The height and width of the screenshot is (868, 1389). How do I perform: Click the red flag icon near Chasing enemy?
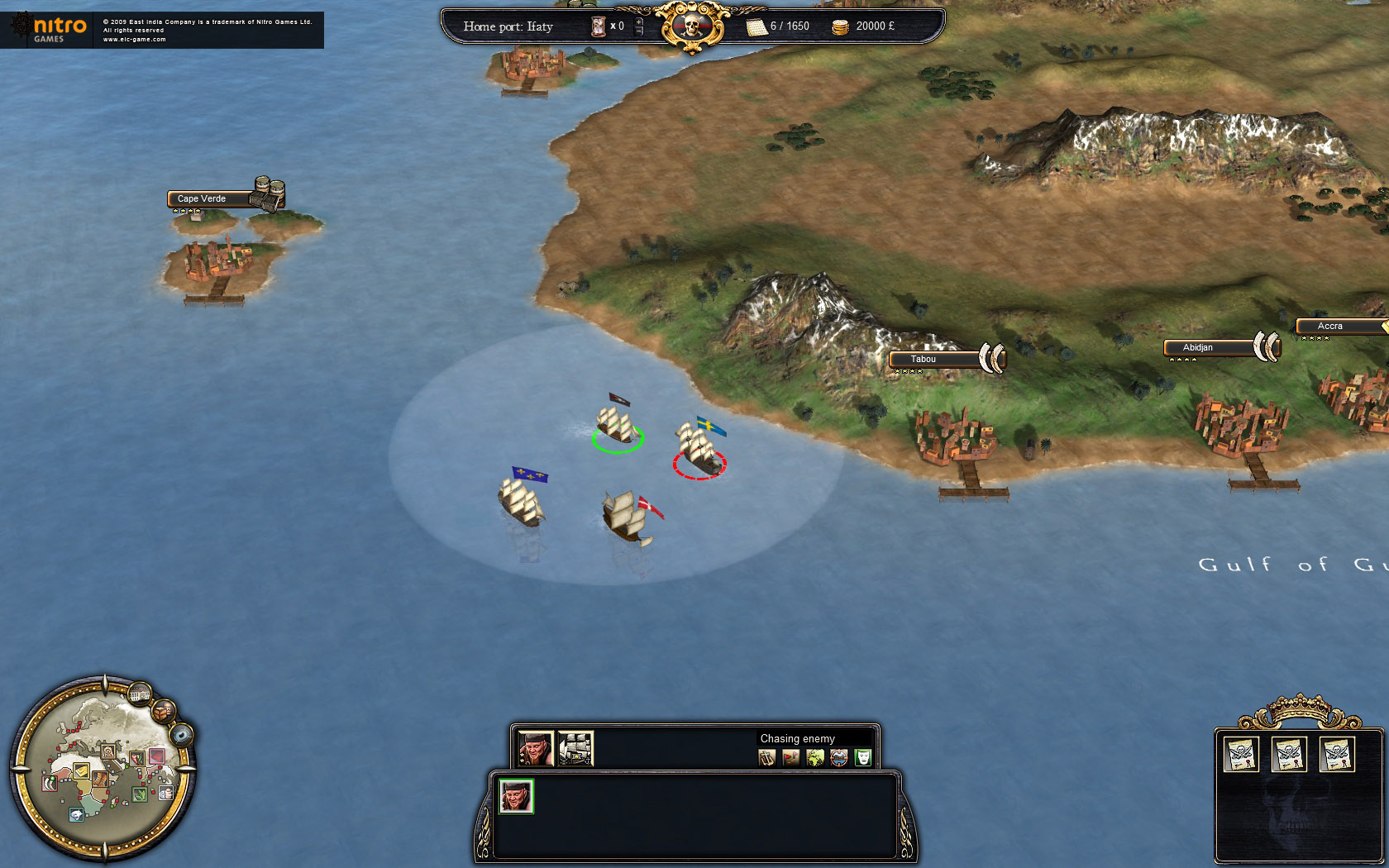click(790, 756)
